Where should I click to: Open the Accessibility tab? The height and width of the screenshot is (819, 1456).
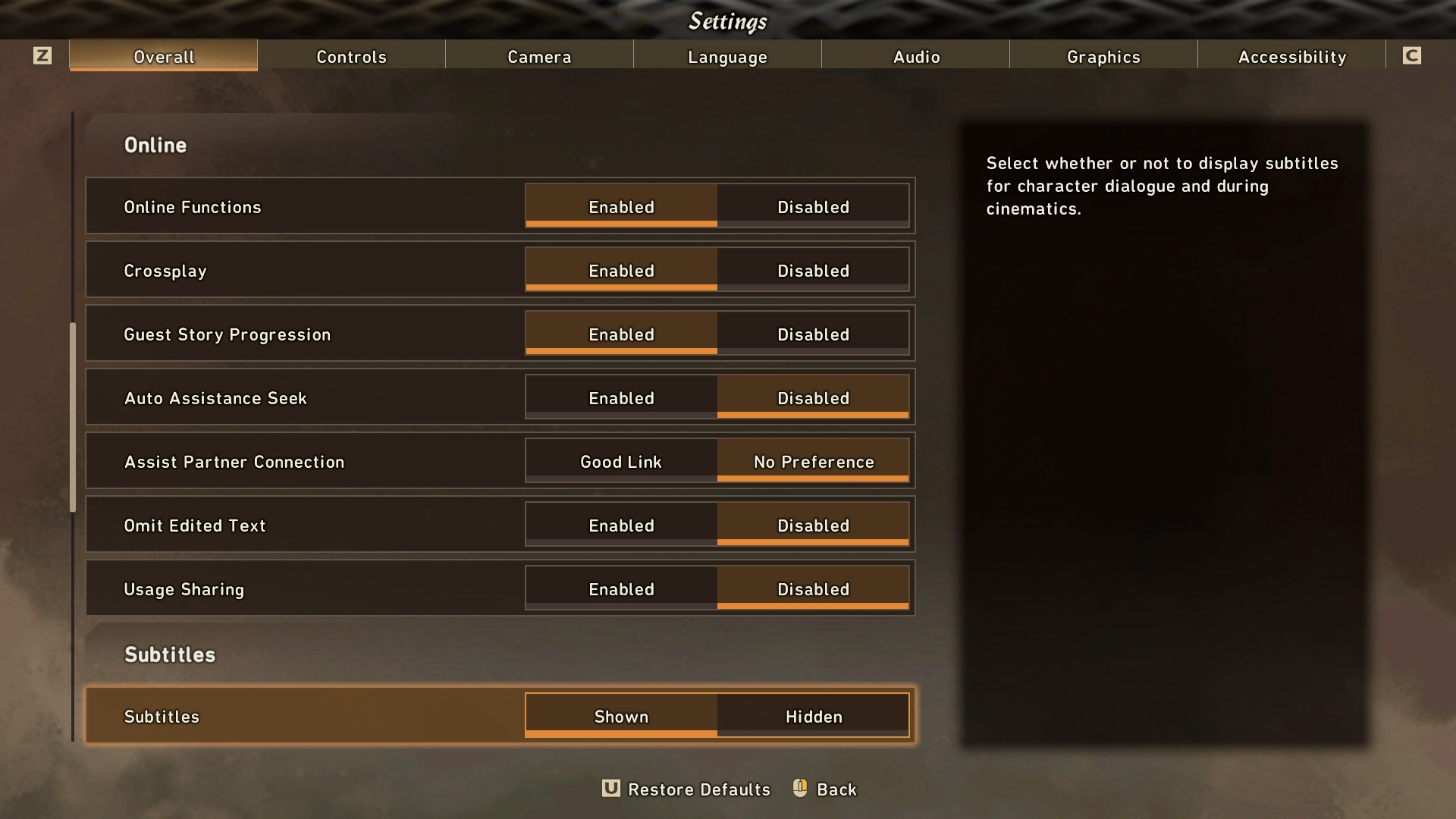coord(1291,56)
